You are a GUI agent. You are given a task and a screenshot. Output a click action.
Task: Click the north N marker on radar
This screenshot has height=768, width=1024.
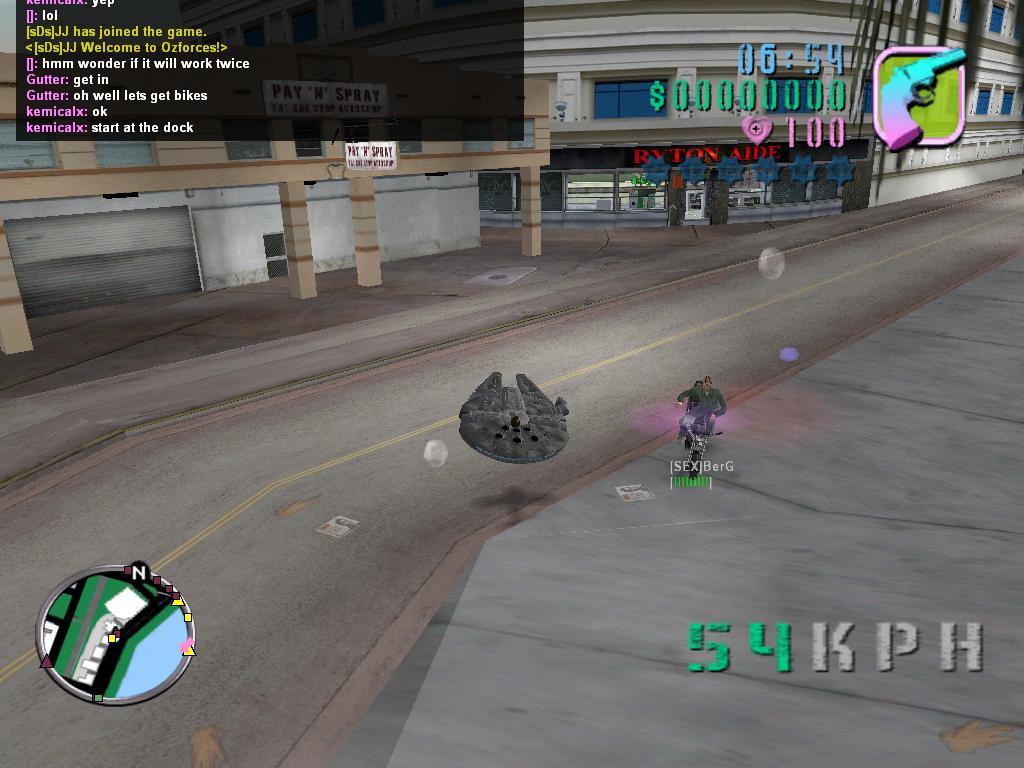tap(139, 573)
